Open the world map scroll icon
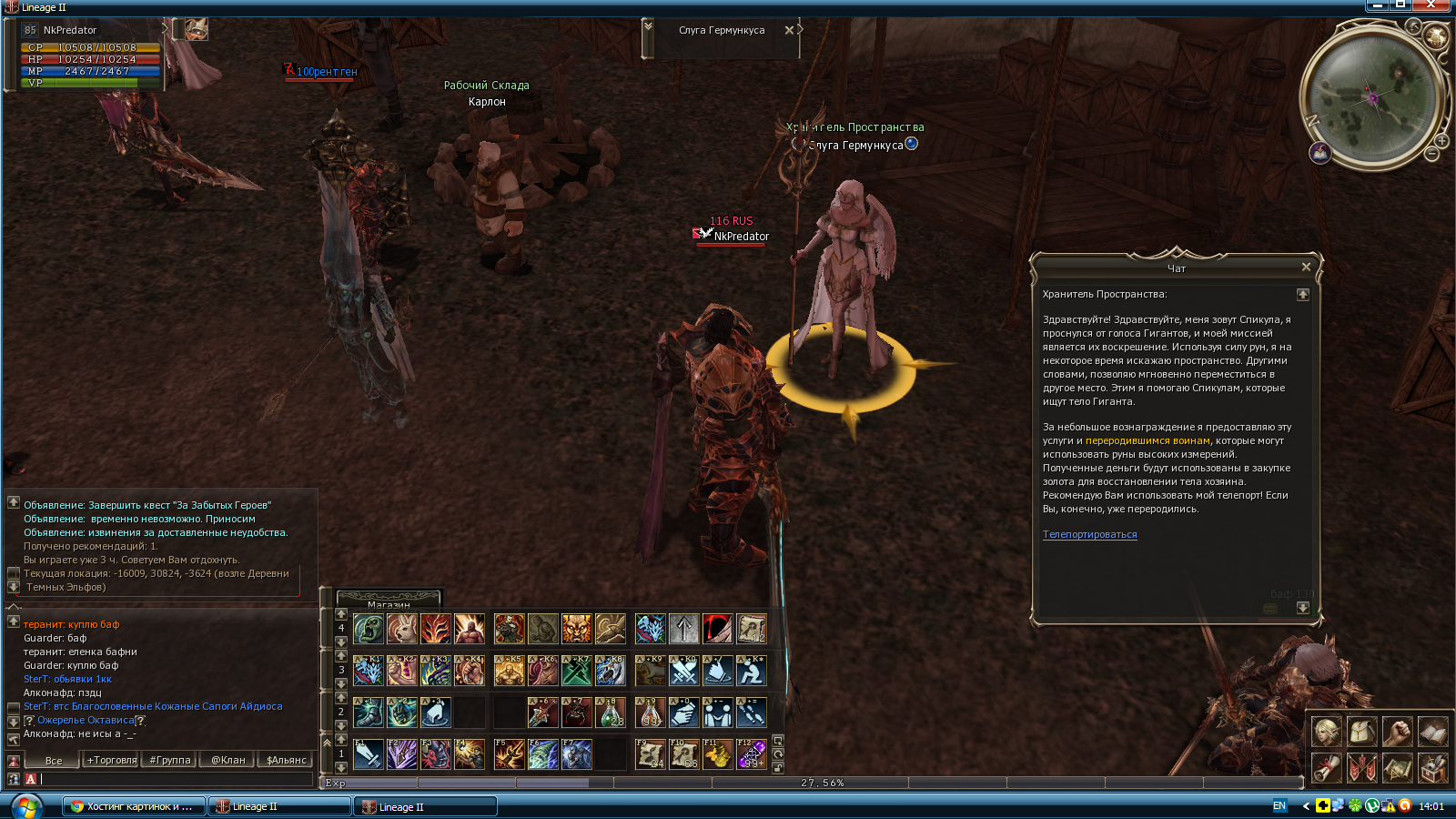The height and width of the screenshot is (819, 1456). tap(1397, 767)
